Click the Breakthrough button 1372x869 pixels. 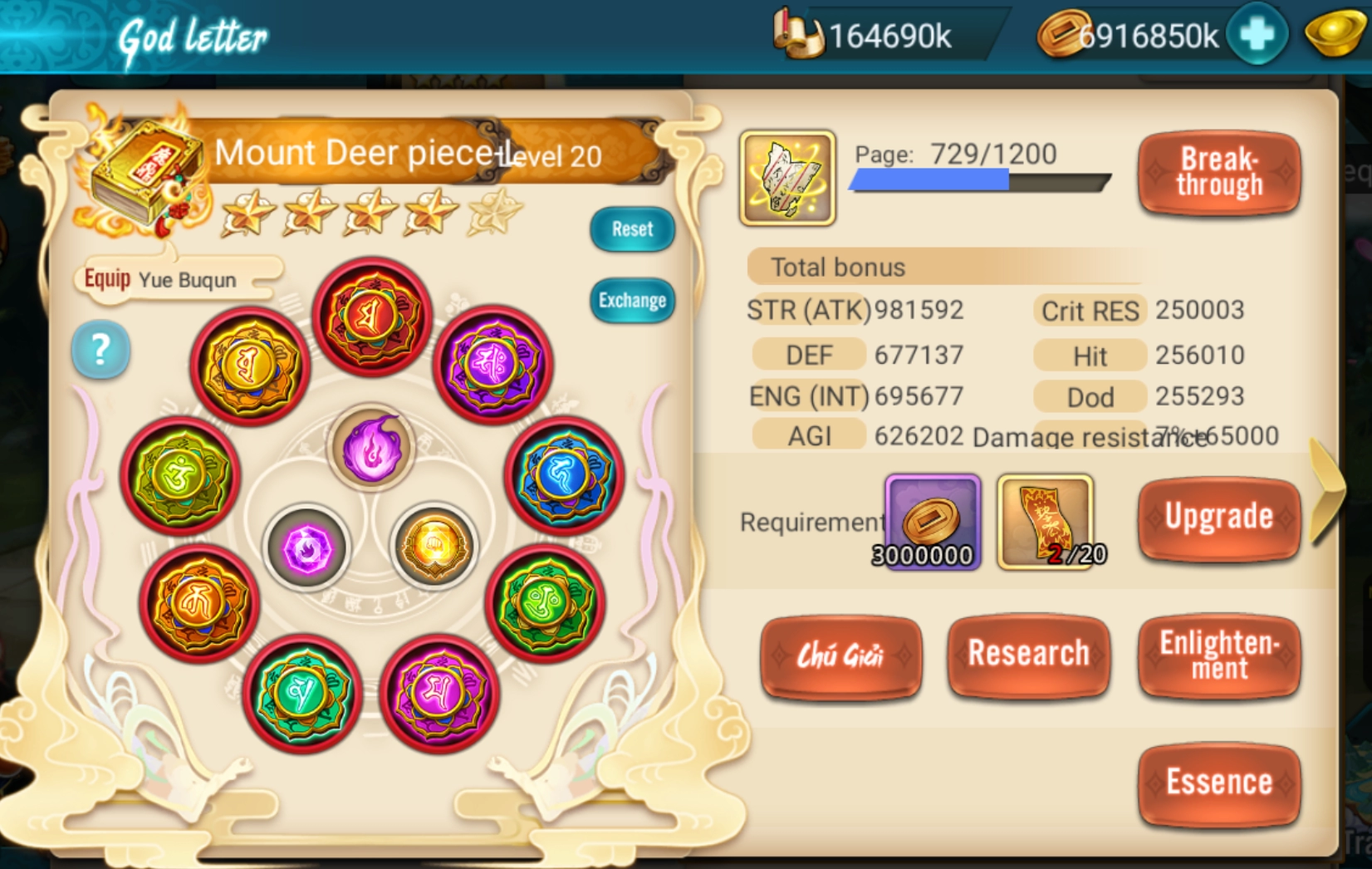(1218, 173)
